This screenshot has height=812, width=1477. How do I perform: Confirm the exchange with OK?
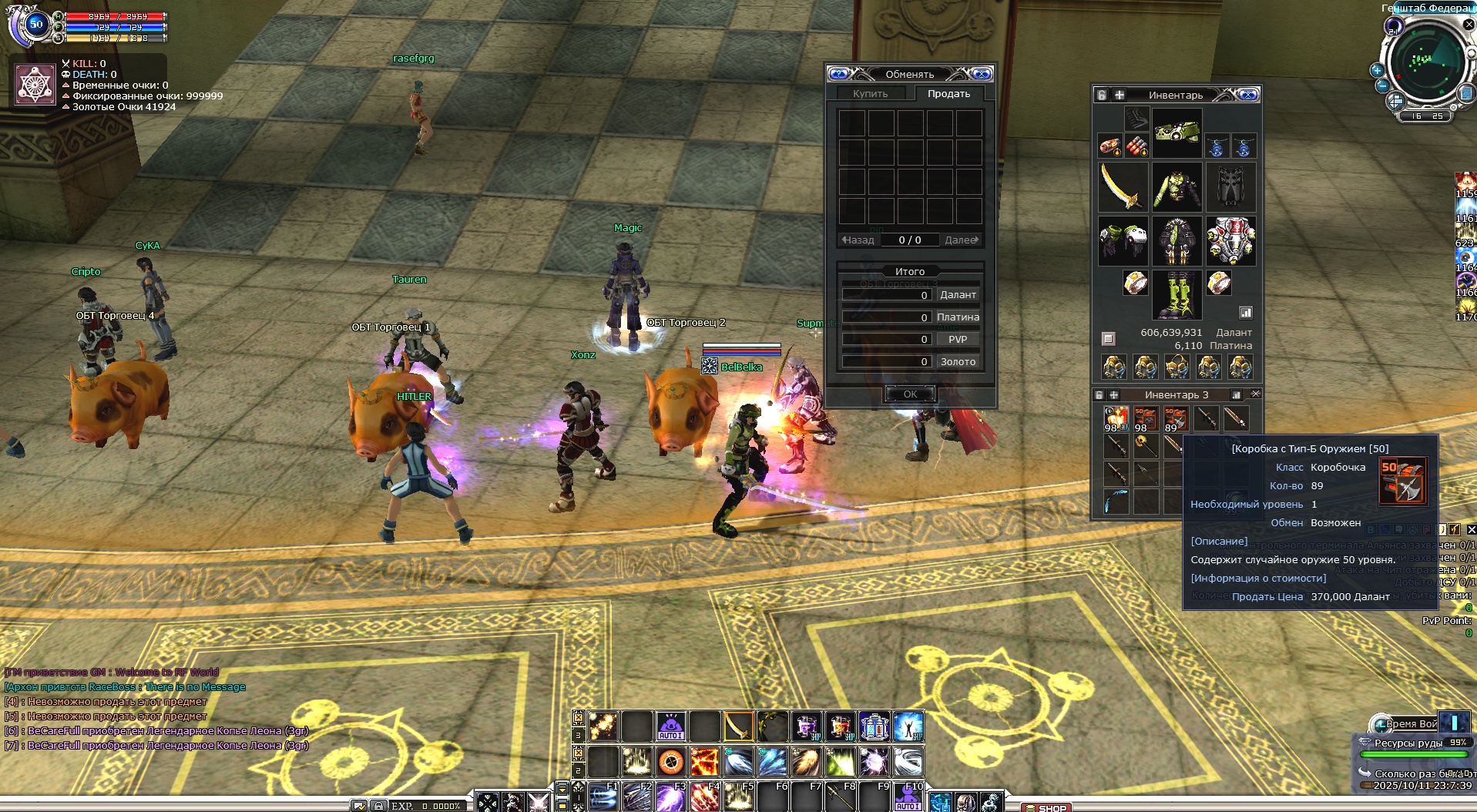click(910, 394)
